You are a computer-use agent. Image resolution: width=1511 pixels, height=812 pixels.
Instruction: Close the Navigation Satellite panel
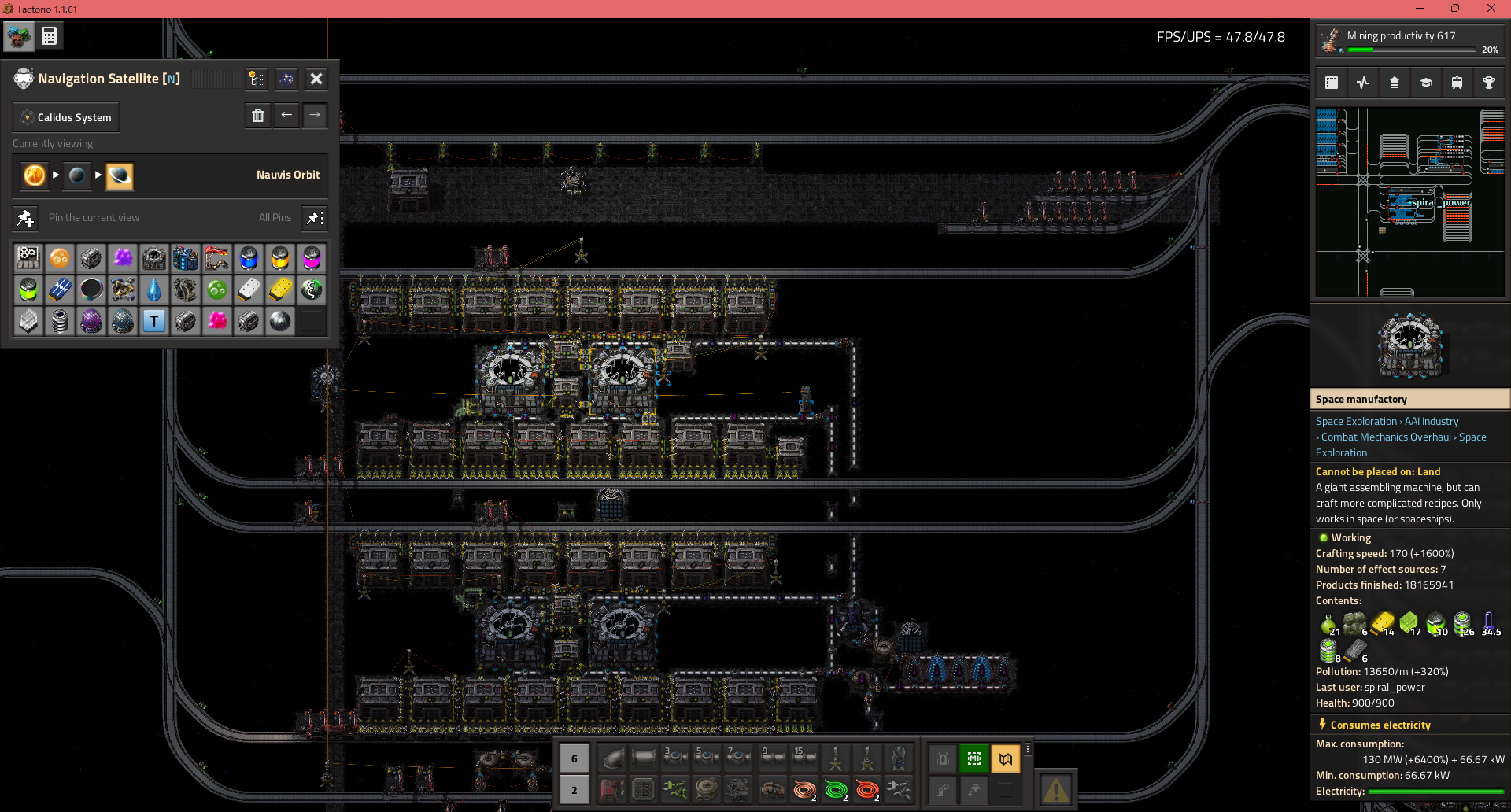[316, 79]
